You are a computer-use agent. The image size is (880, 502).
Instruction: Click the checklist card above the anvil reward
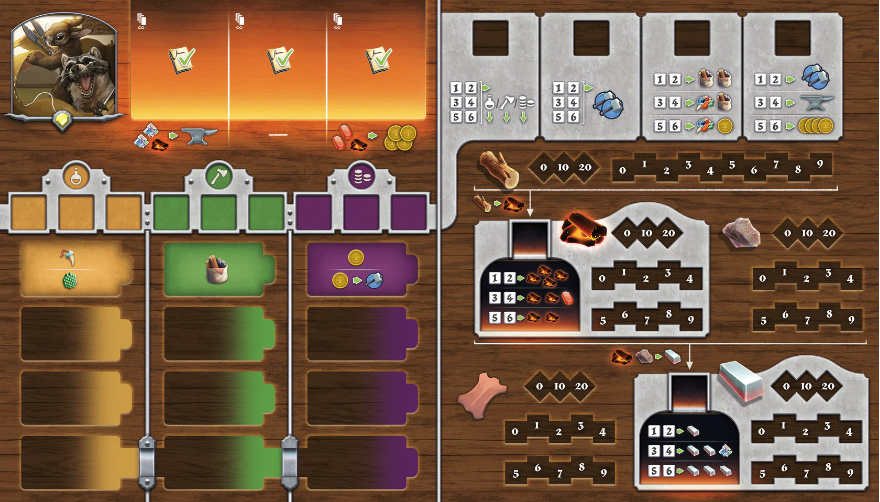[x=181, y=62]
